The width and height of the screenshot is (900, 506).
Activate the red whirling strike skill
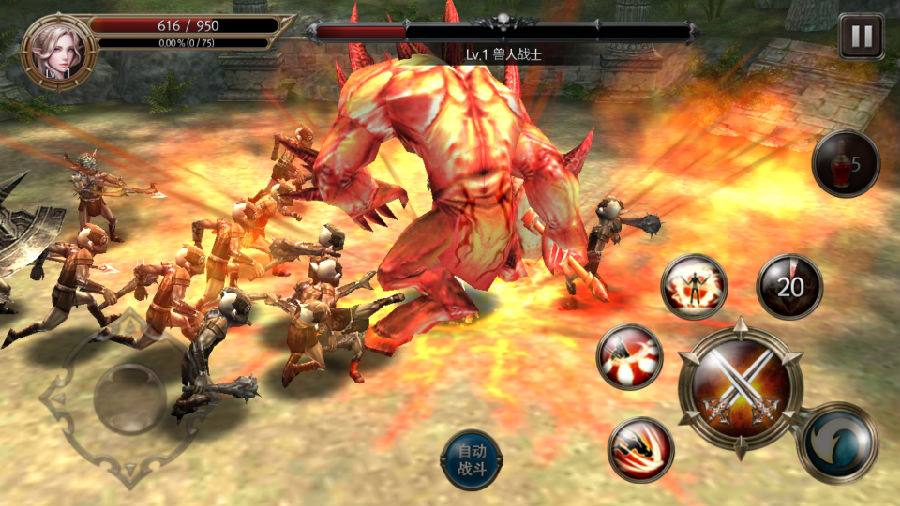pyautogui.click(x=630, y=357)
